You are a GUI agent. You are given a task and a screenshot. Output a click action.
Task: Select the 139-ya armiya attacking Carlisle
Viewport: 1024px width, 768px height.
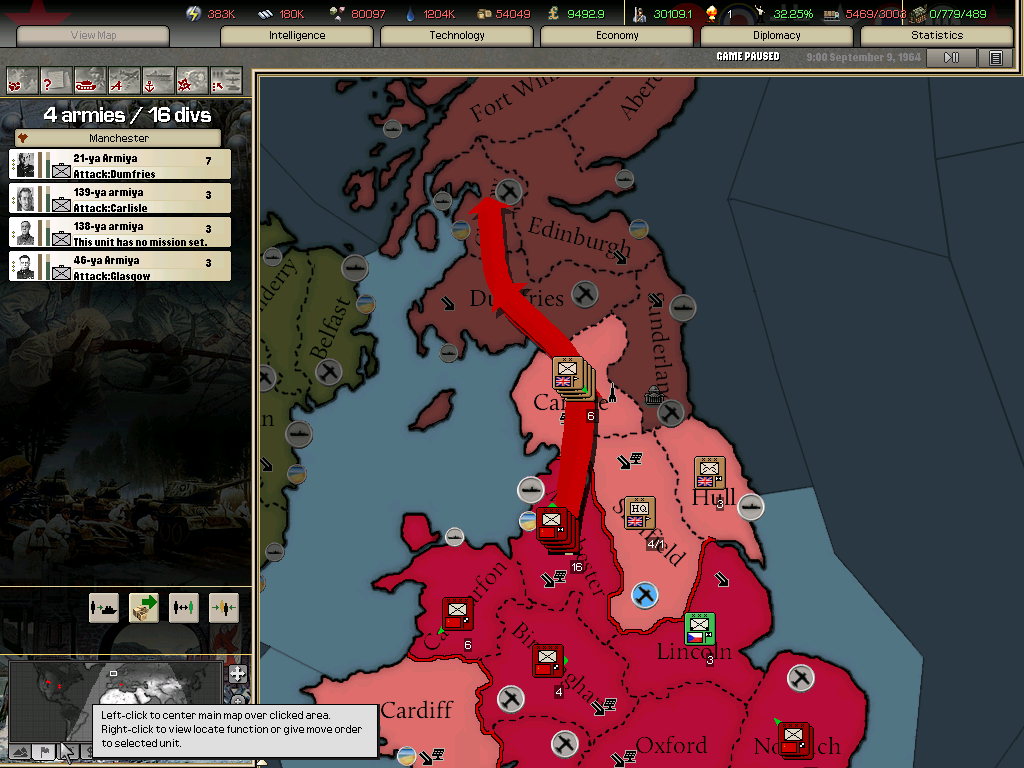coord(120,199)
